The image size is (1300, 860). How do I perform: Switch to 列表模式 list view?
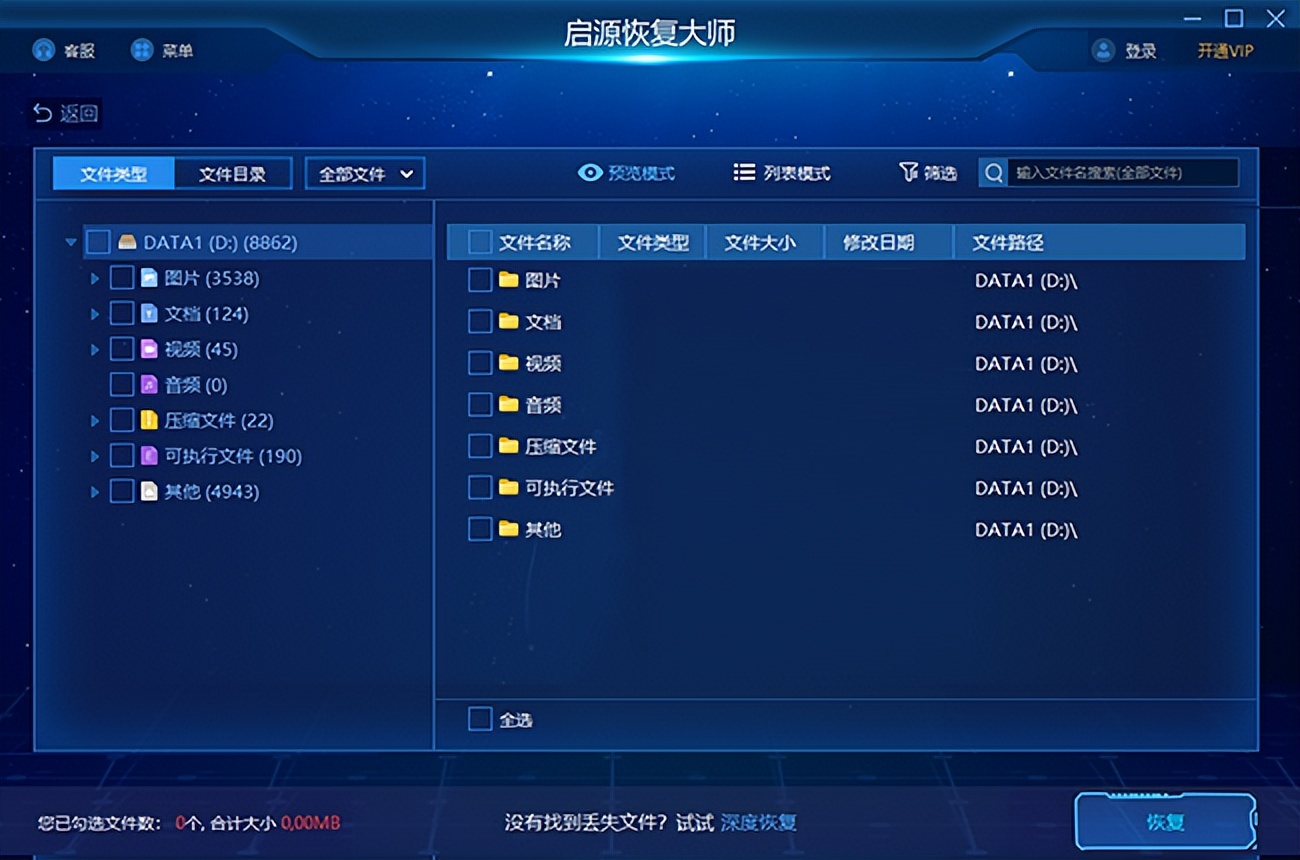(783, 172)
